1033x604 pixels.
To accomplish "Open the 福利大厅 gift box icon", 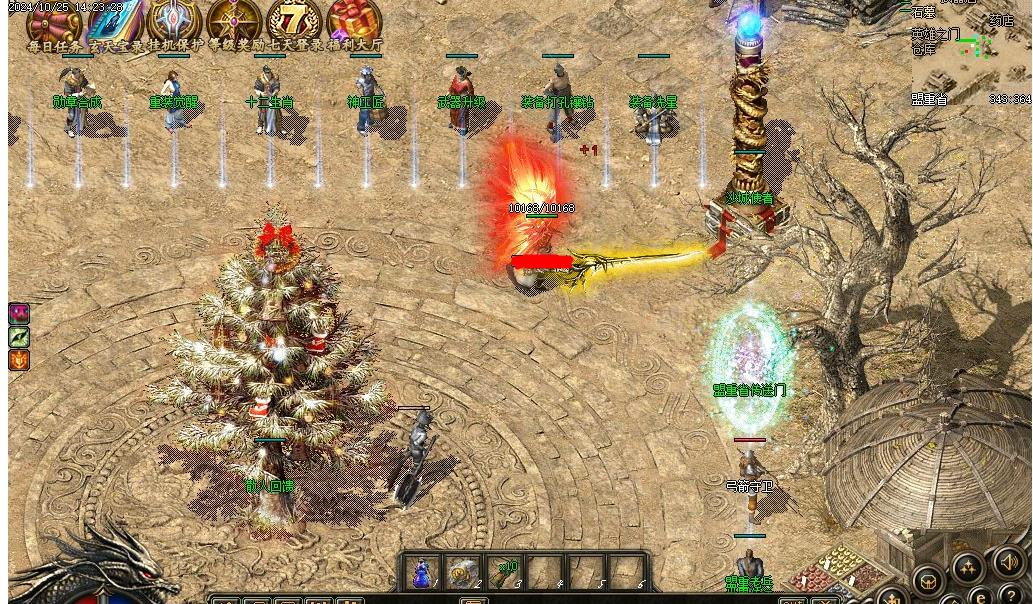I will pyautogui.click(x=354, y=20).
